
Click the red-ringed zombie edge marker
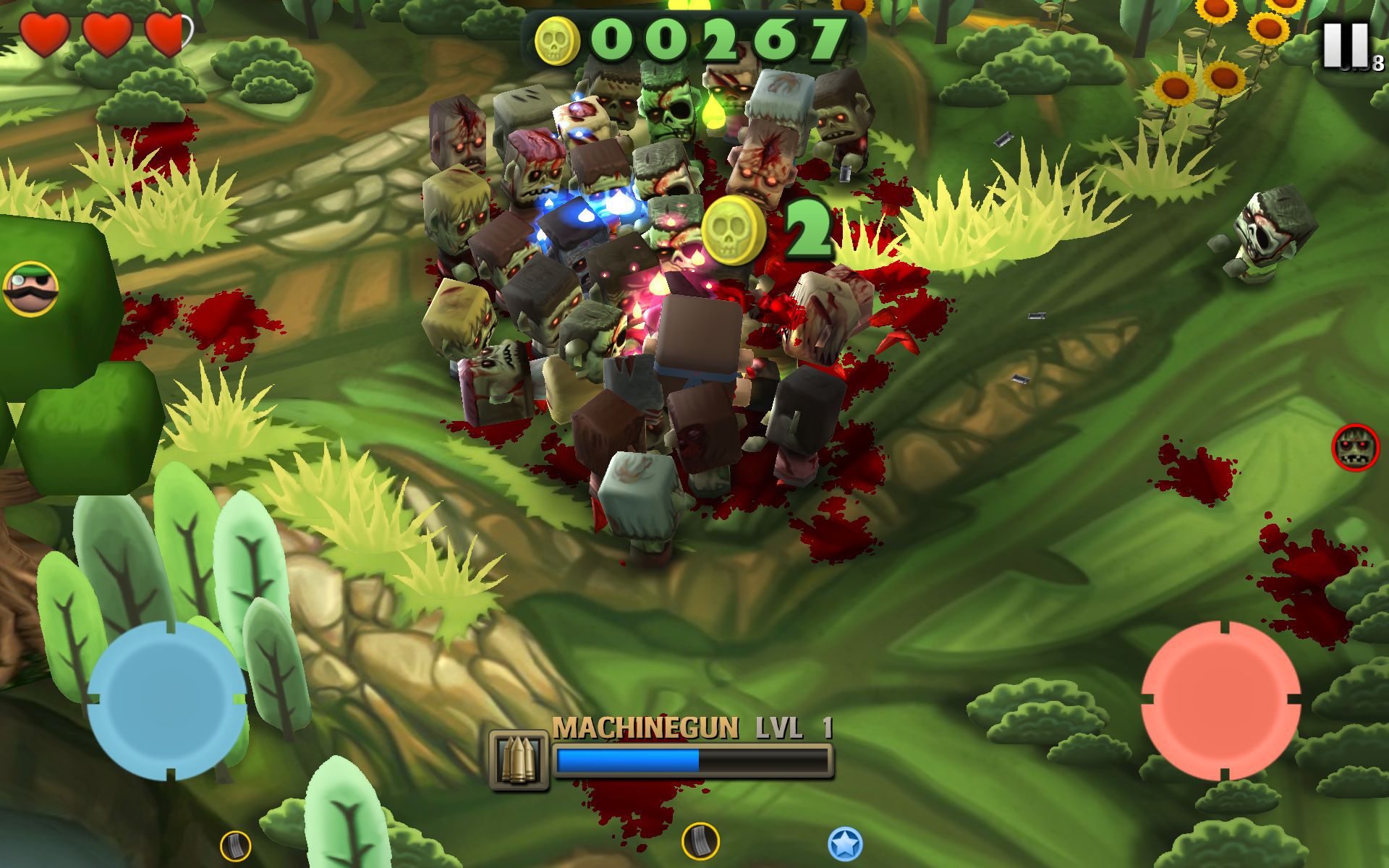1355,448
